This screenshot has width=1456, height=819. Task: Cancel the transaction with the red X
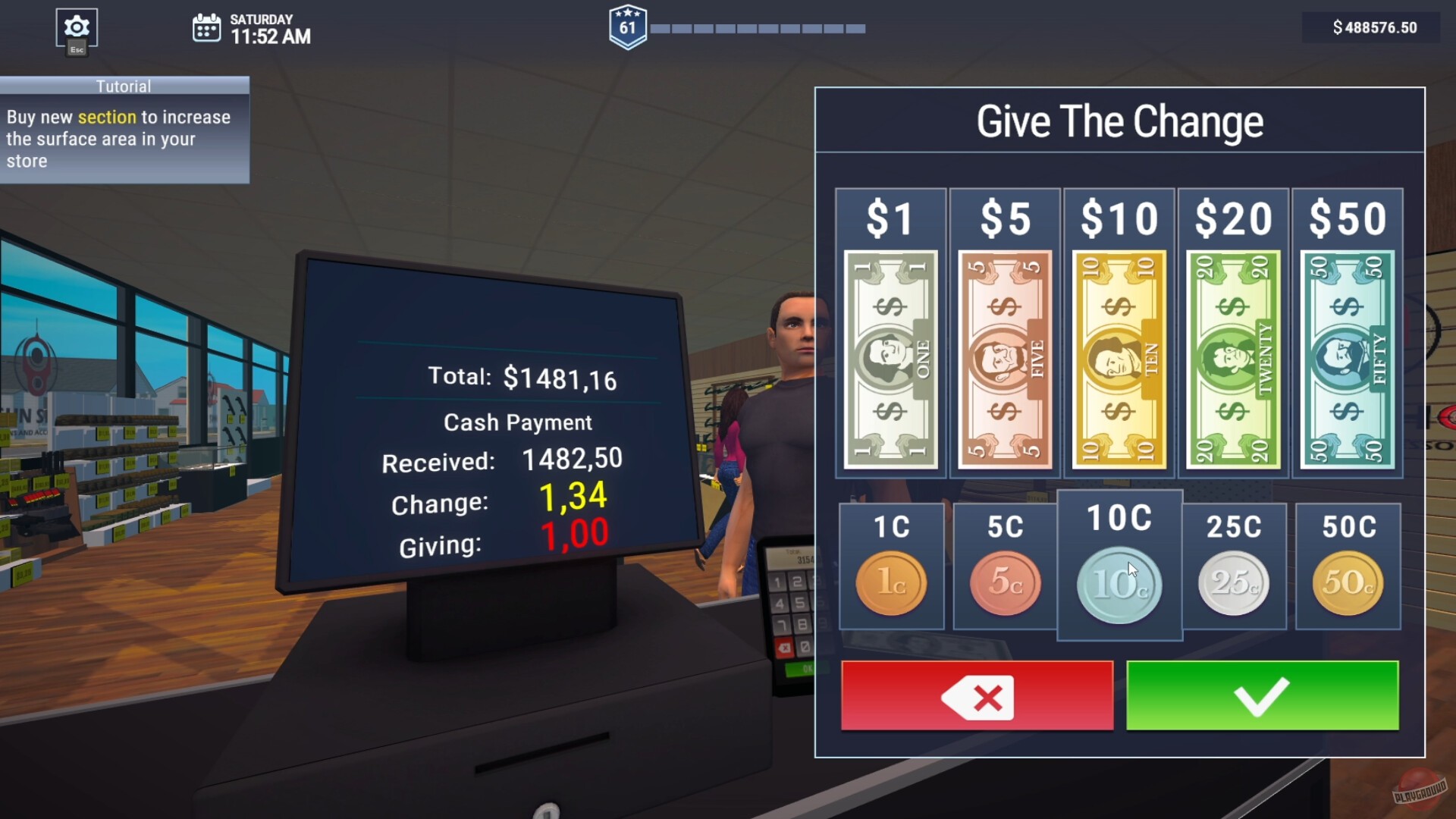click(x=977, y=695)
